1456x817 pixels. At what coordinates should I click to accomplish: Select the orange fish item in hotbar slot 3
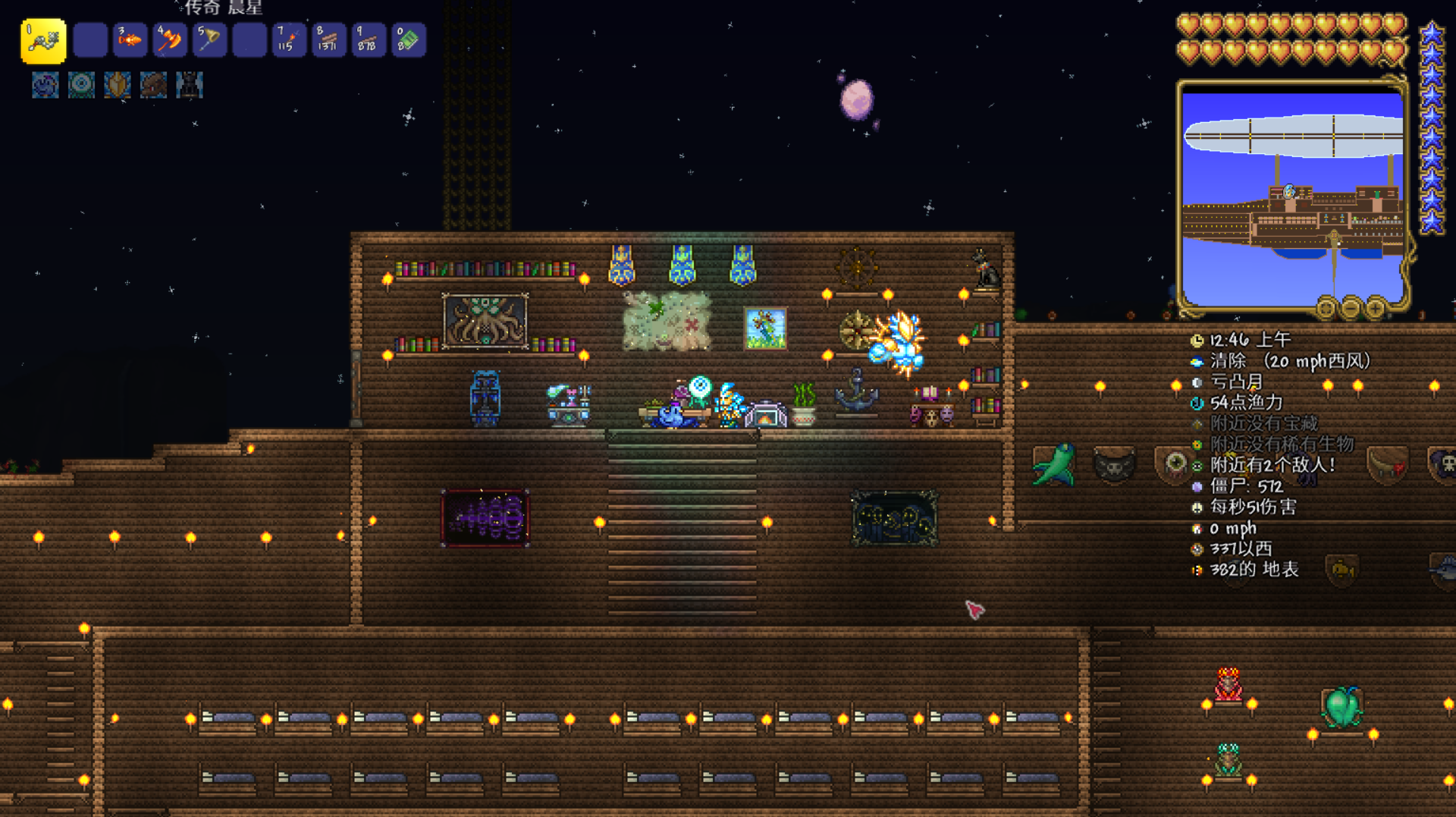point(130,40)
